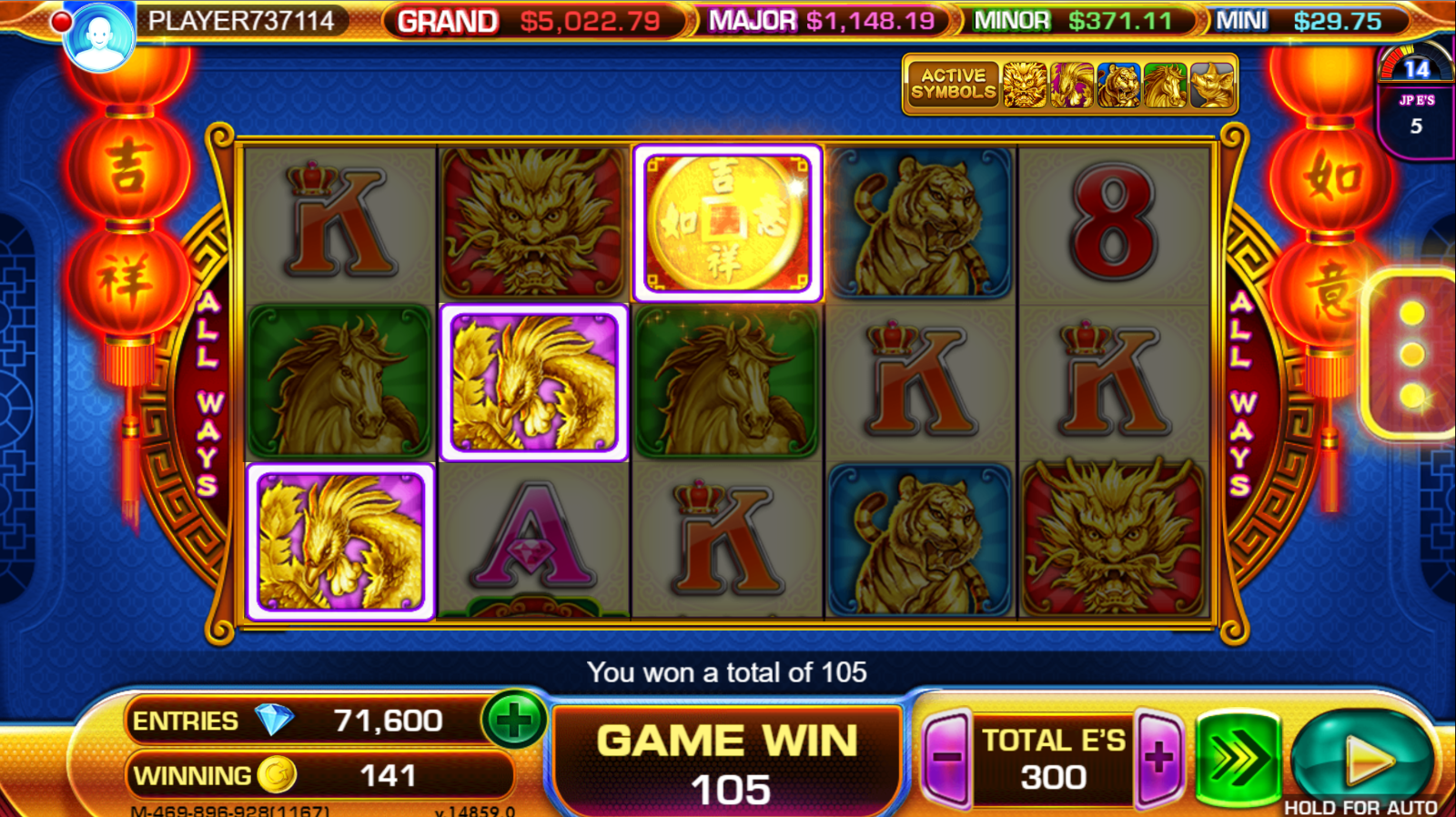The height and width of the screenshot is (817, 1456).
Task: Open the three-dot side menu
Action: coord(1411,355)
